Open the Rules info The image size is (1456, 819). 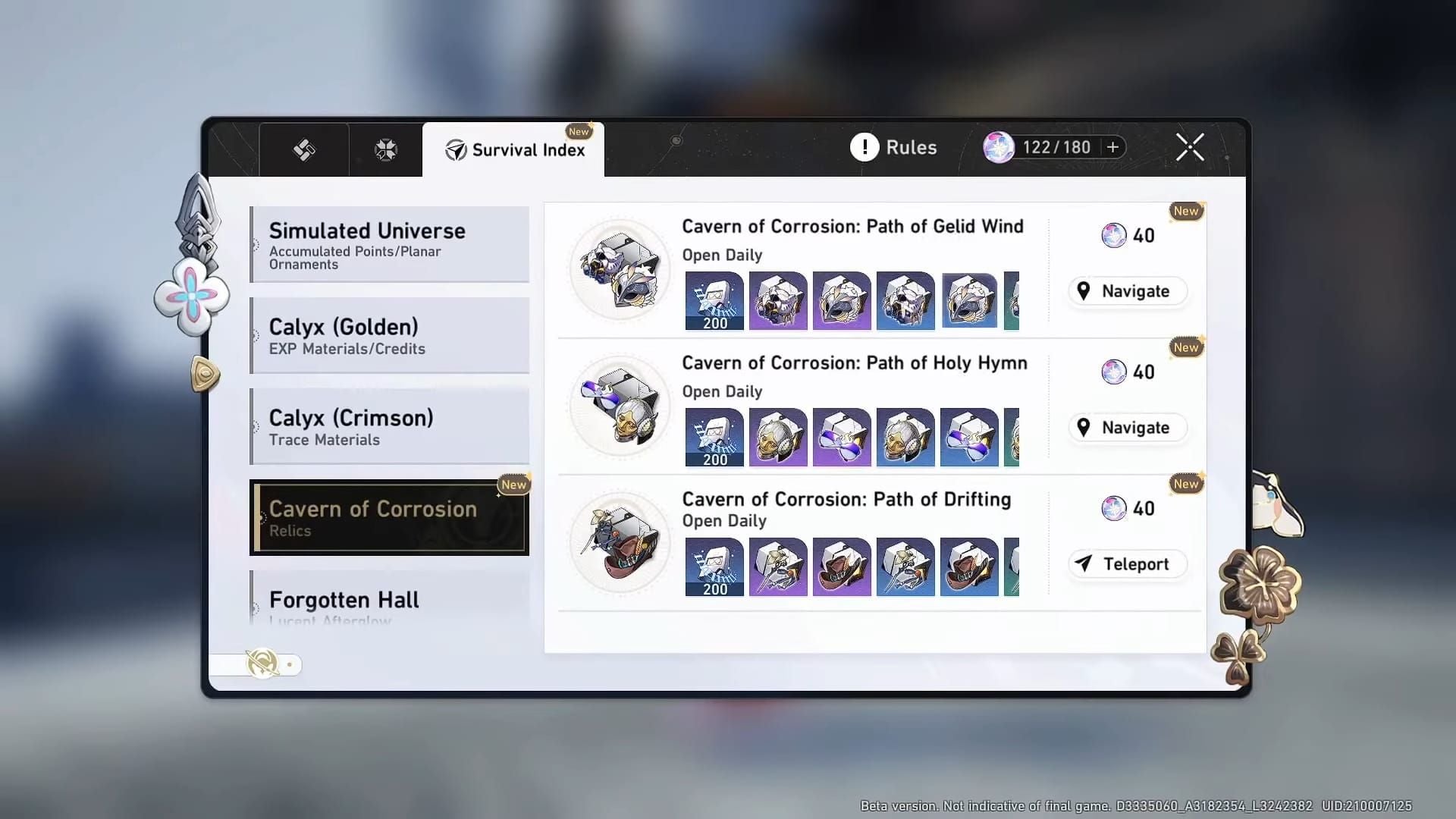893,147
